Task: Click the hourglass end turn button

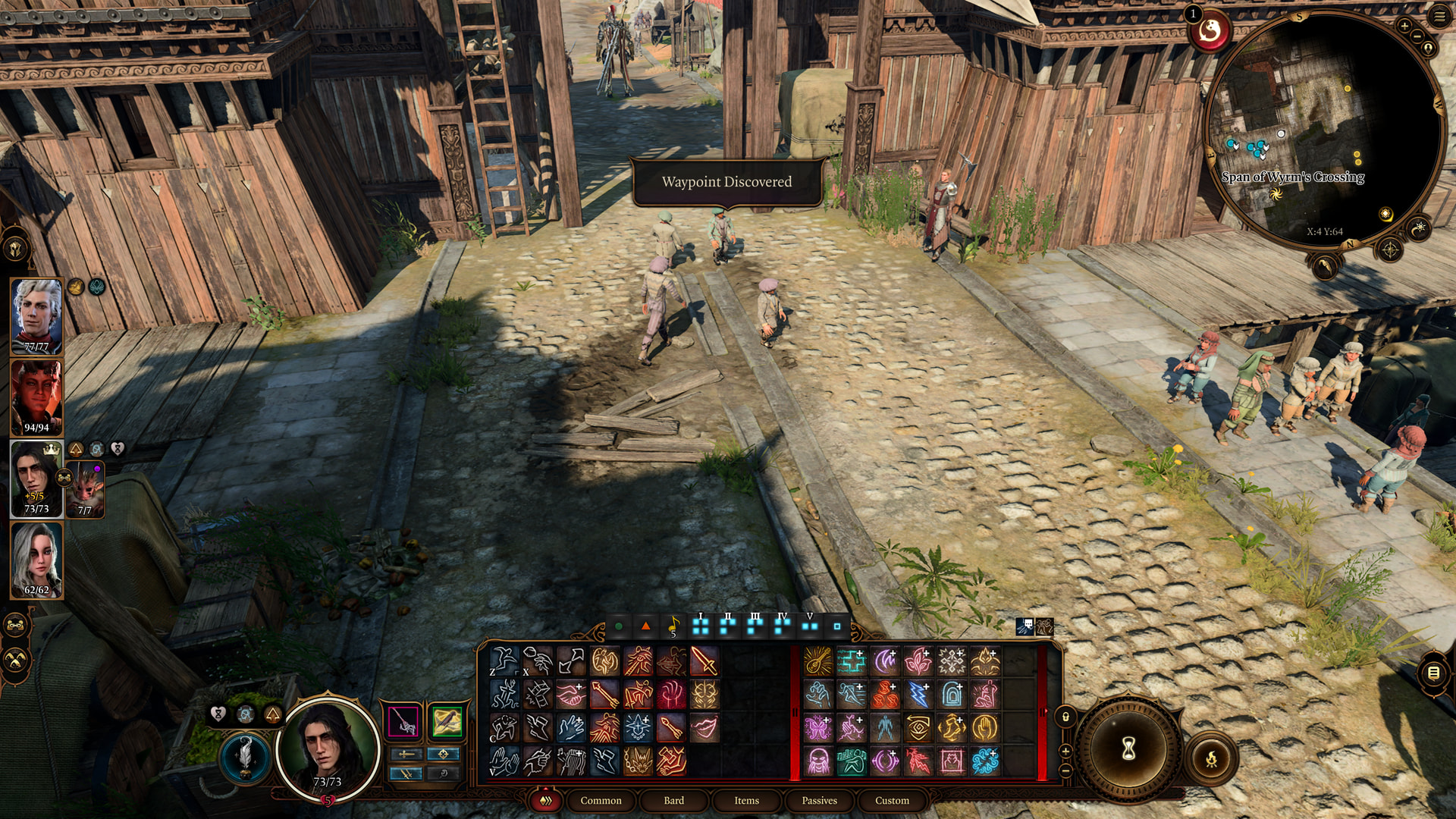Action: pos(1128,749)
